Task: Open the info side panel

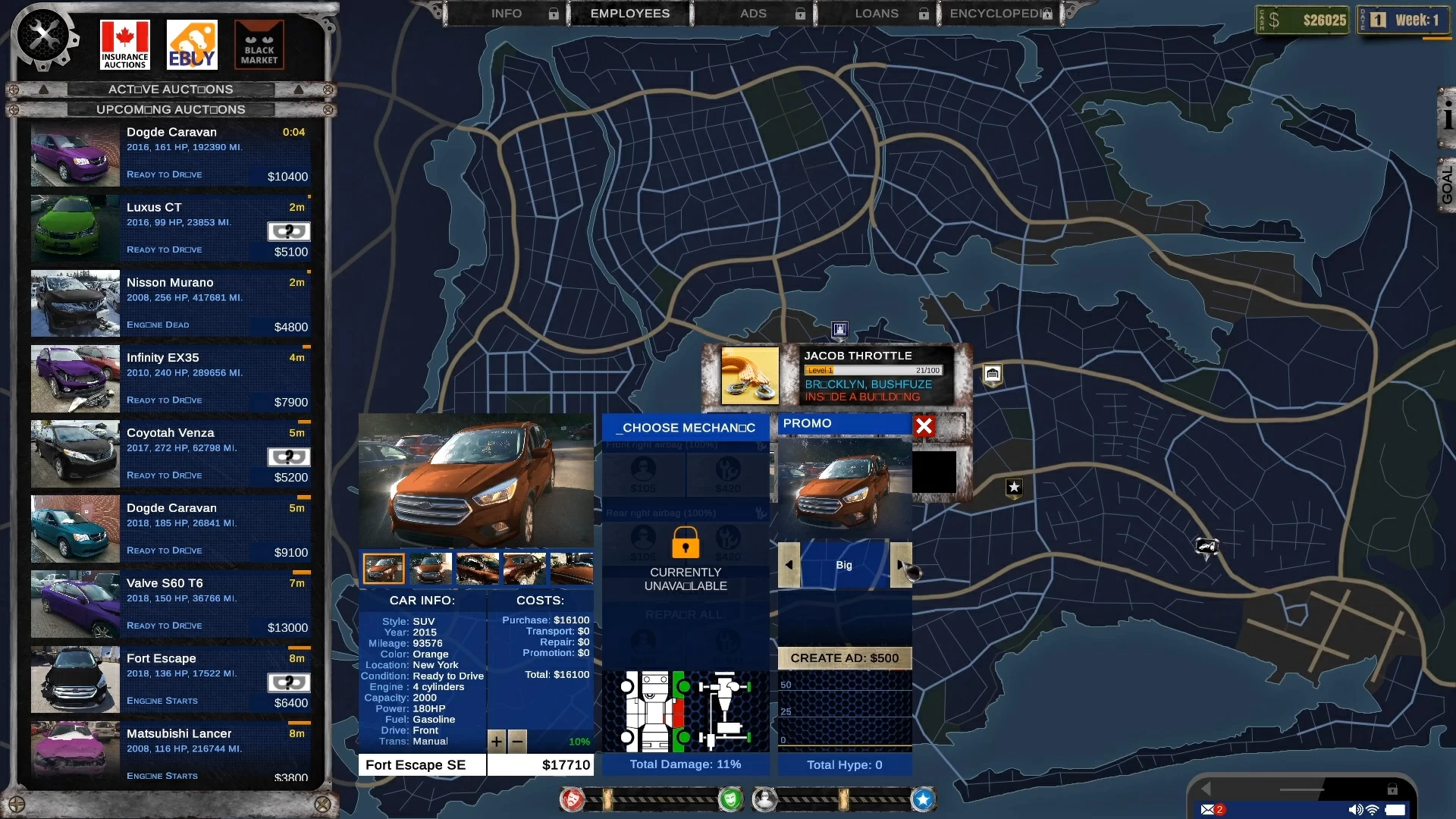Action: (x=1447, y=118)
